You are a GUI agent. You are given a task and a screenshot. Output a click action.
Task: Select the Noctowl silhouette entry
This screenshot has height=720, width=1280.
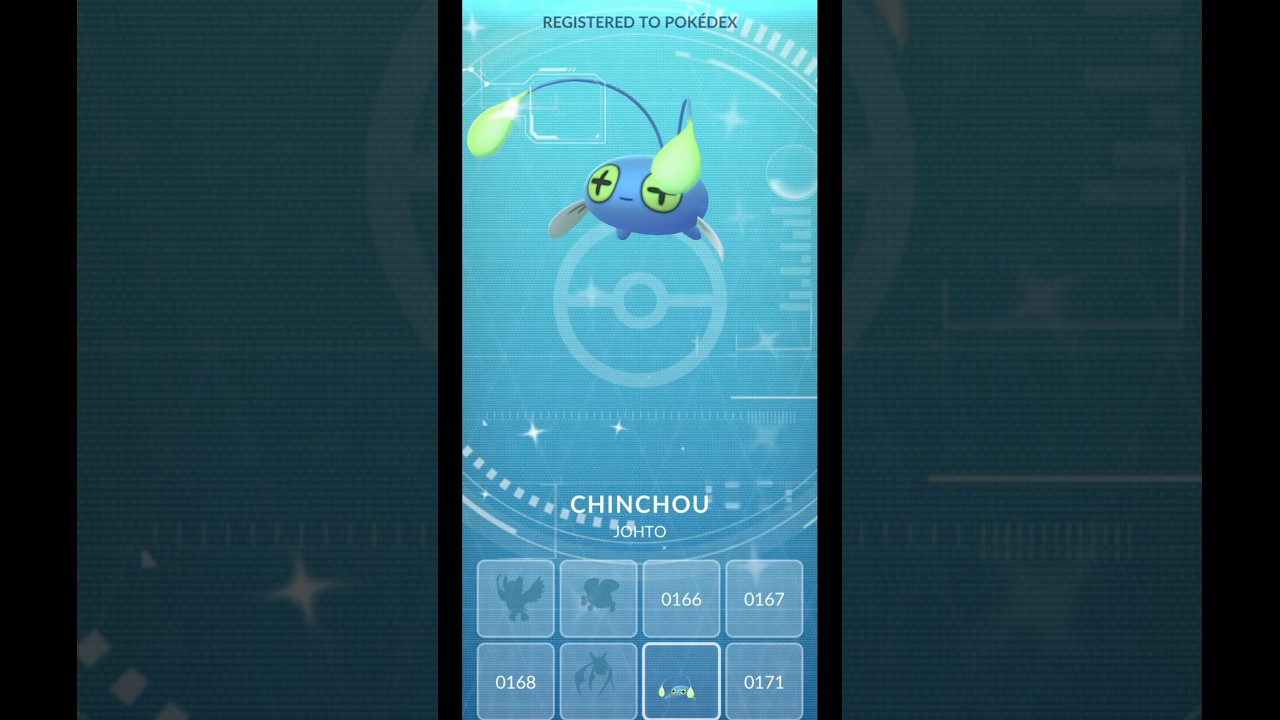click(x=515, y=599)
